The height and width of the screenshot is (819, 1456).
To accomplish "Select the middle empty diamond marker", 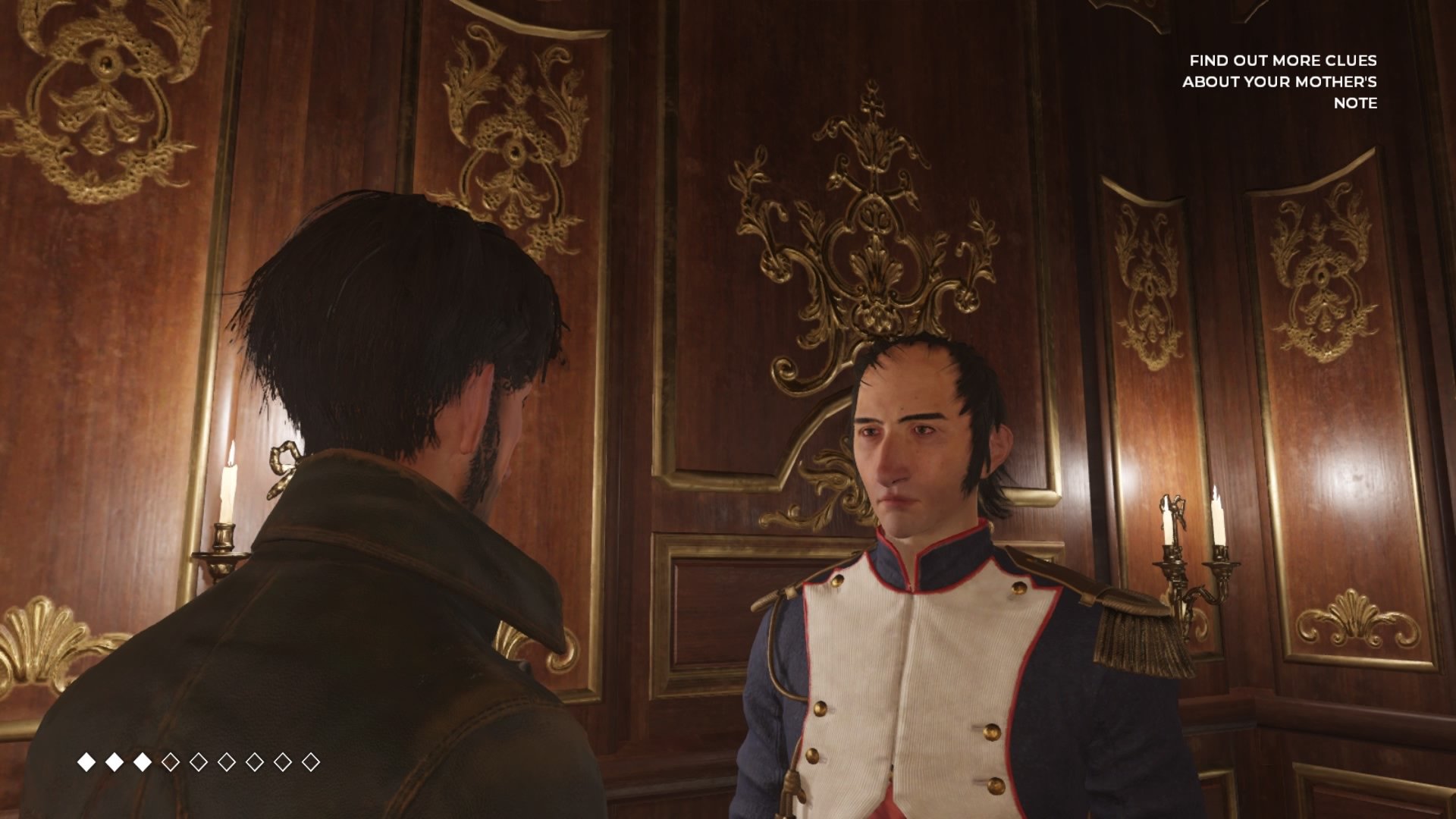I will tap(227, 761).
